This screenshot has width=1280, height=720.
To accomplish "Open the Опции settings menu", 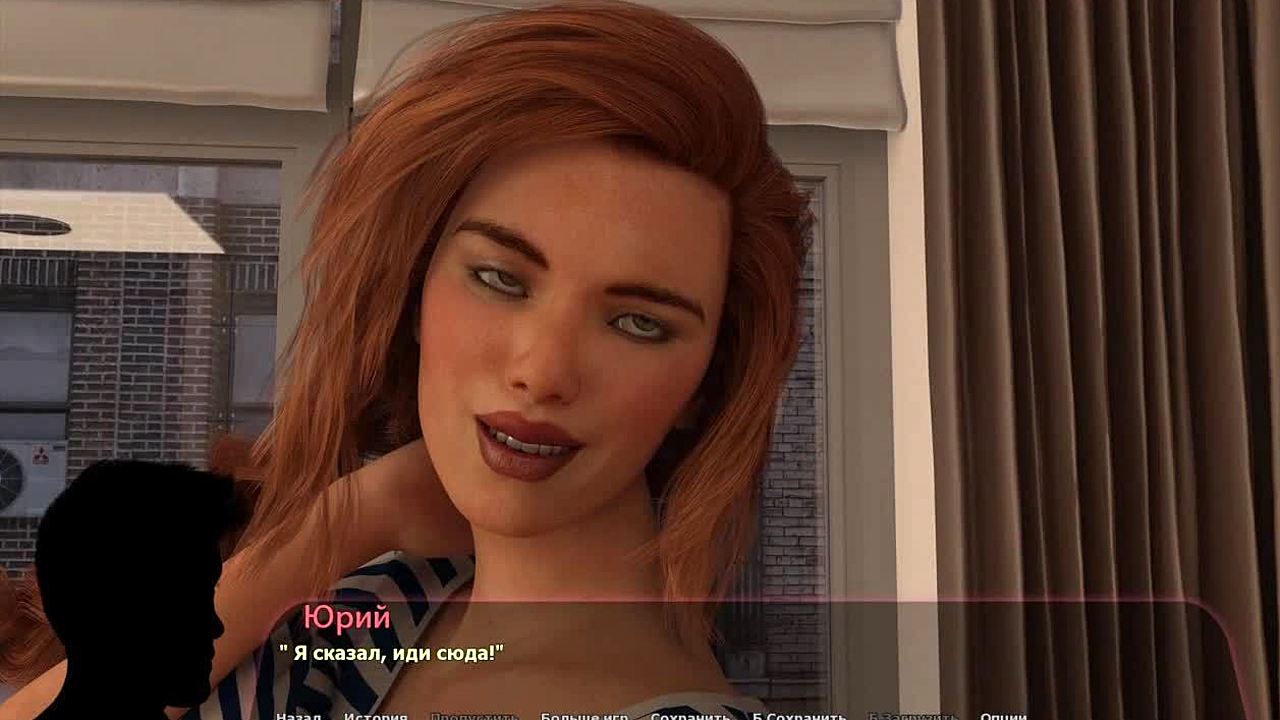I will pos(1003,716).
